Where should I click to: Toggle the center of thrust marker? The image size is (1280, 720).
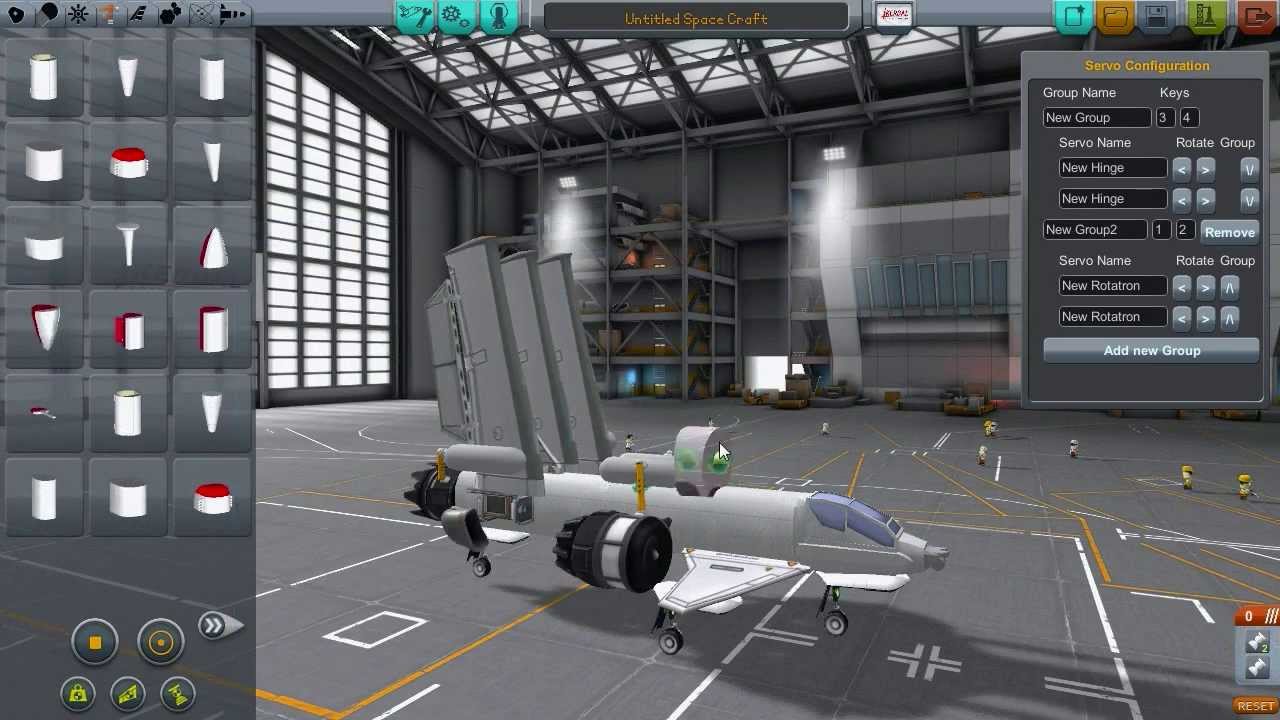[x=178, y=693]
